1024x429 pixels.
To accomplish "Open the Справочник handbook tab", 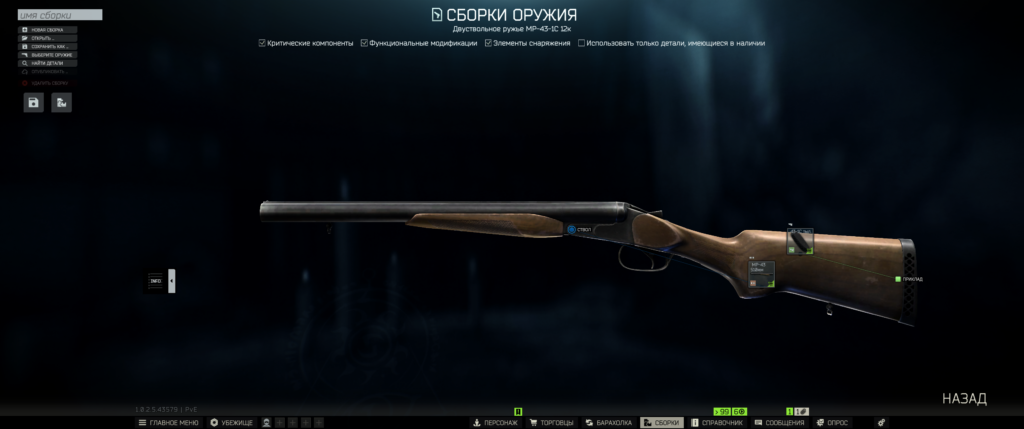I will tap(716, 423).
